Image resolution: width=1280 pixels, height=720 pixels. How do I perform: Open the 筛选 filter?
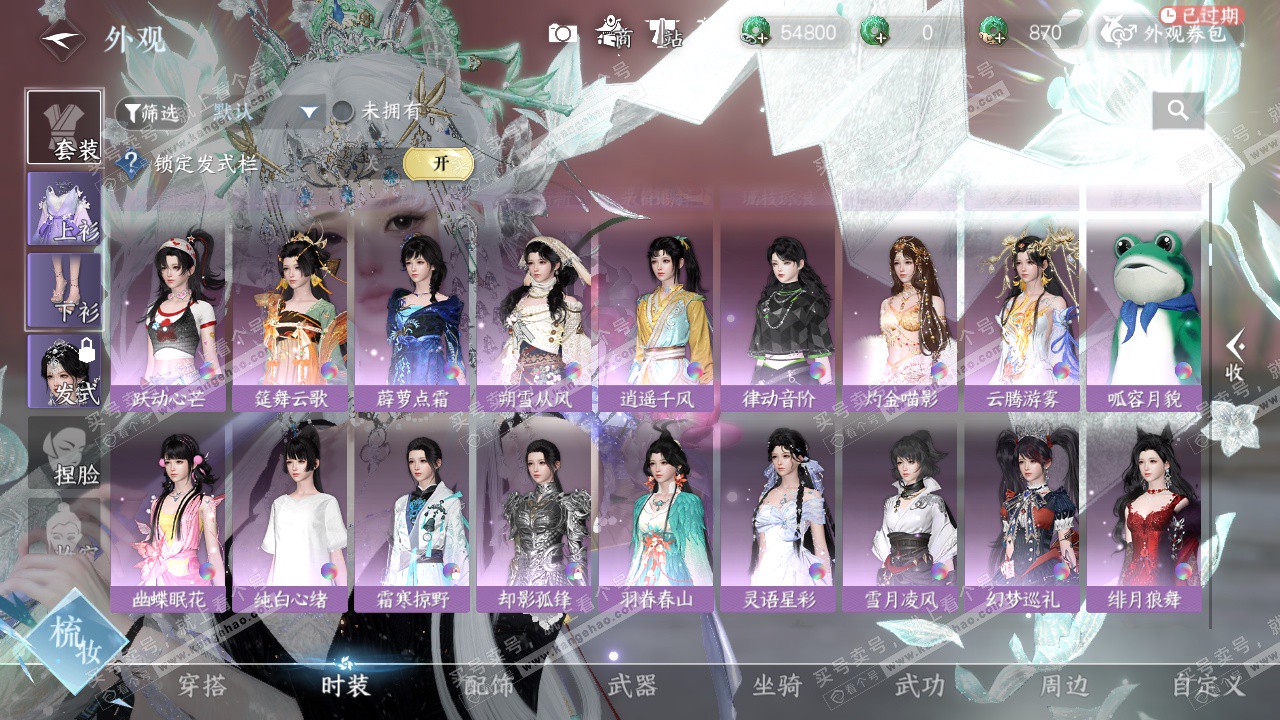click(151, 113)
